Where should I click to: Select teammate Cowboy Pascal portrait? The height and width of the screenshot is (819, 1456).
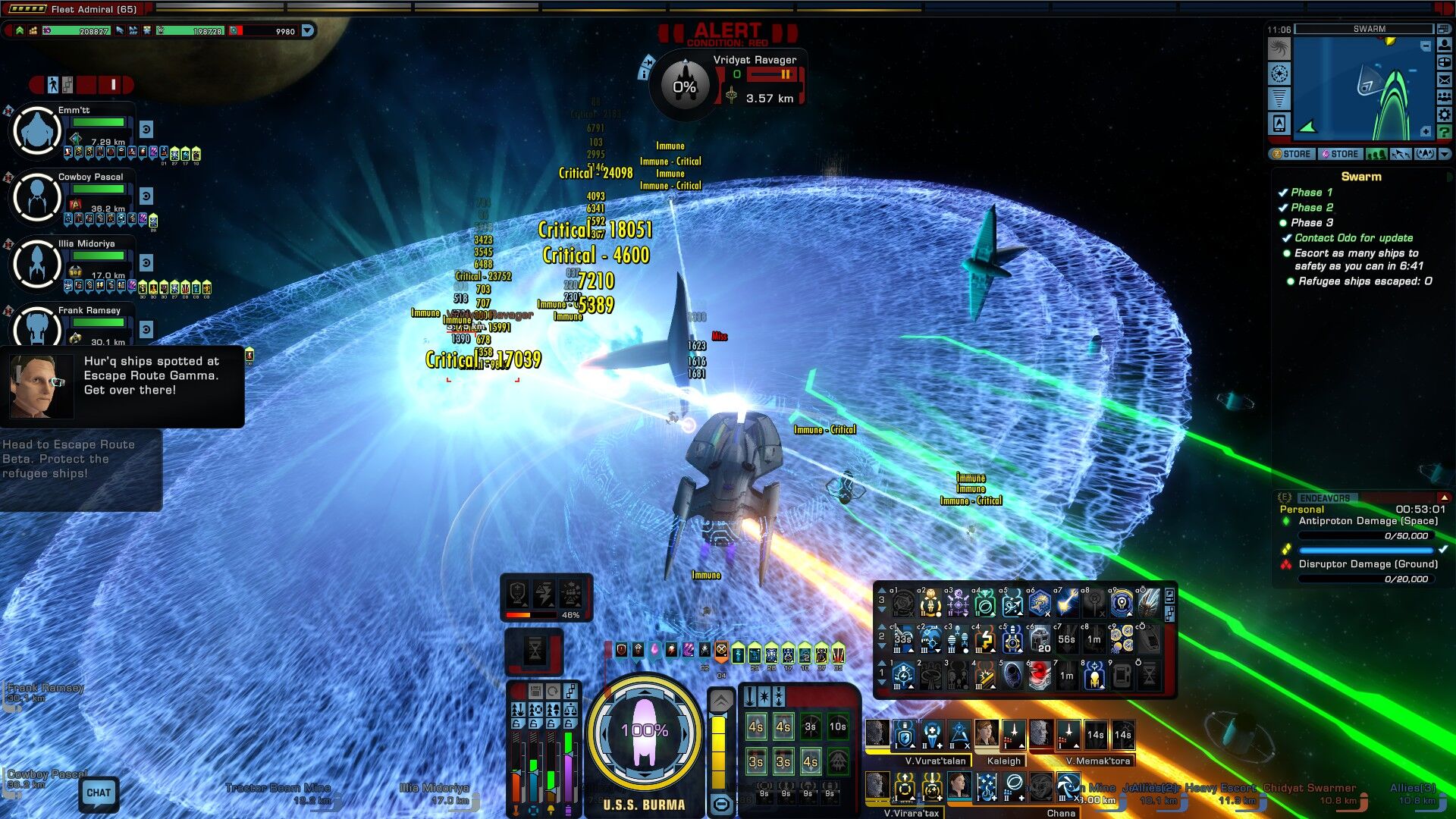36,197
